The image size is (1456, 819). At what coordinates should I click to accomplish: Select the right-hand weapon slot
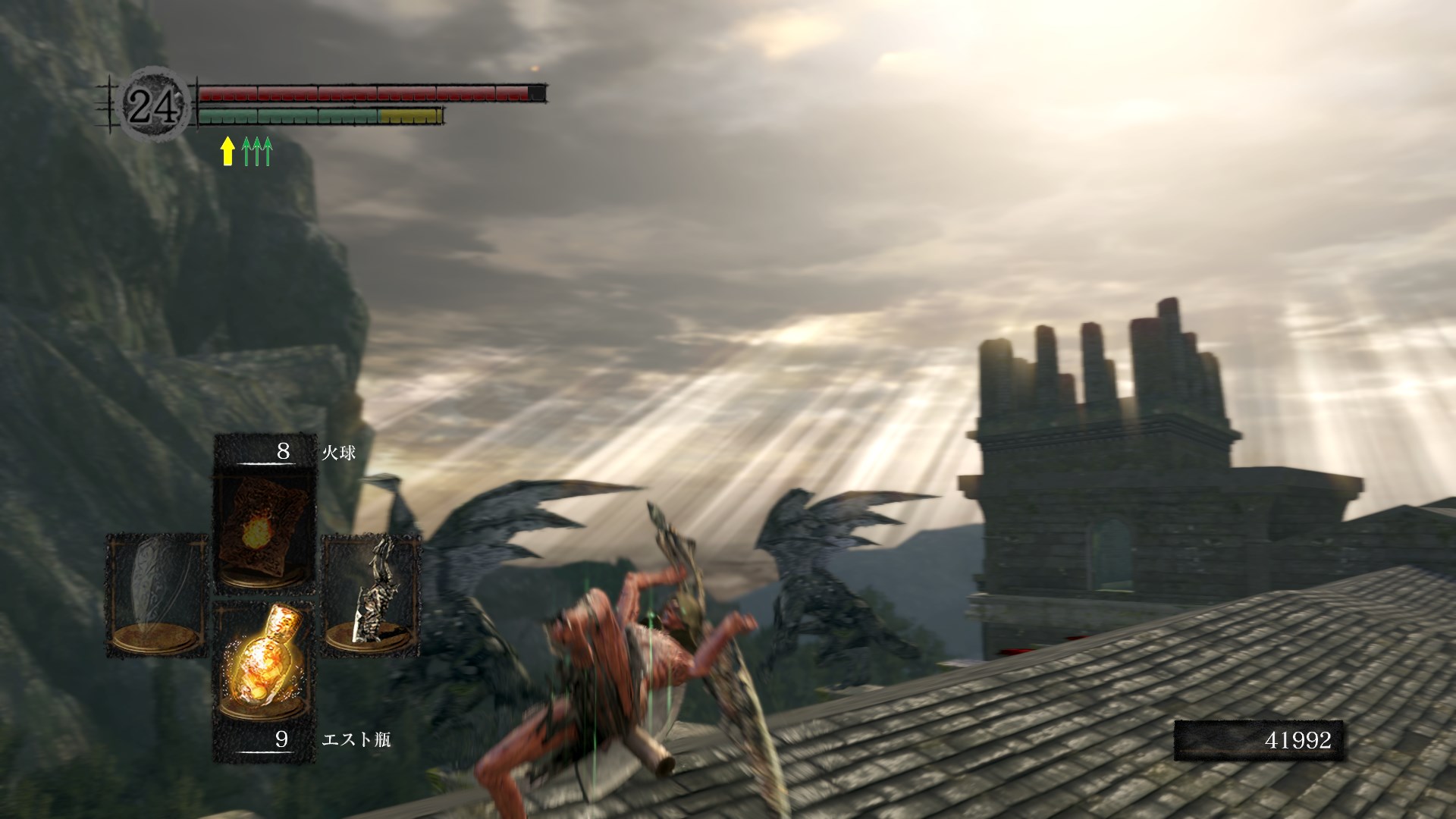(x=372, y=595)
